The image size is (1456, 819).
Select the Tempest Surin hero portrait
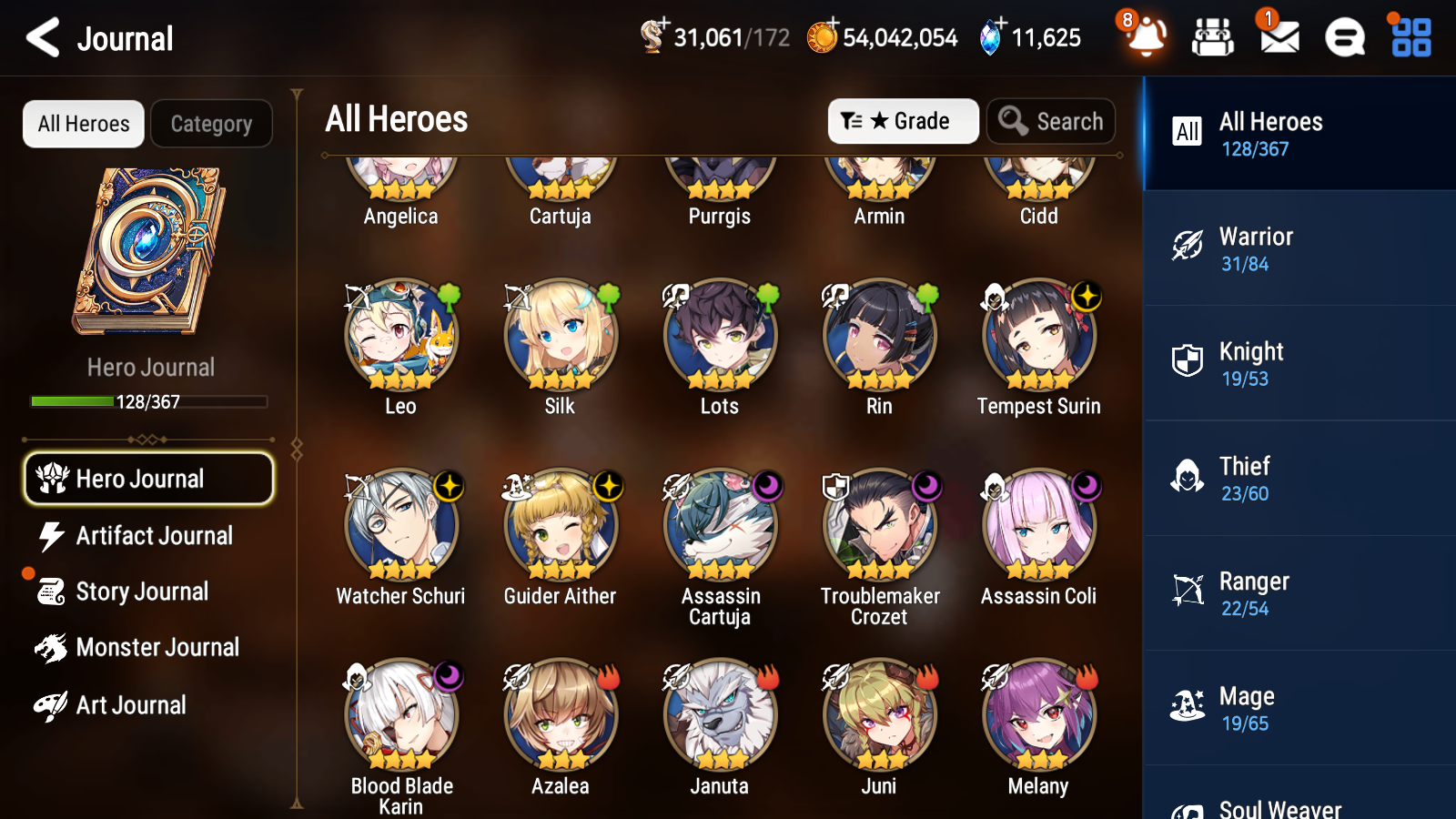(x=1038, y=336)
